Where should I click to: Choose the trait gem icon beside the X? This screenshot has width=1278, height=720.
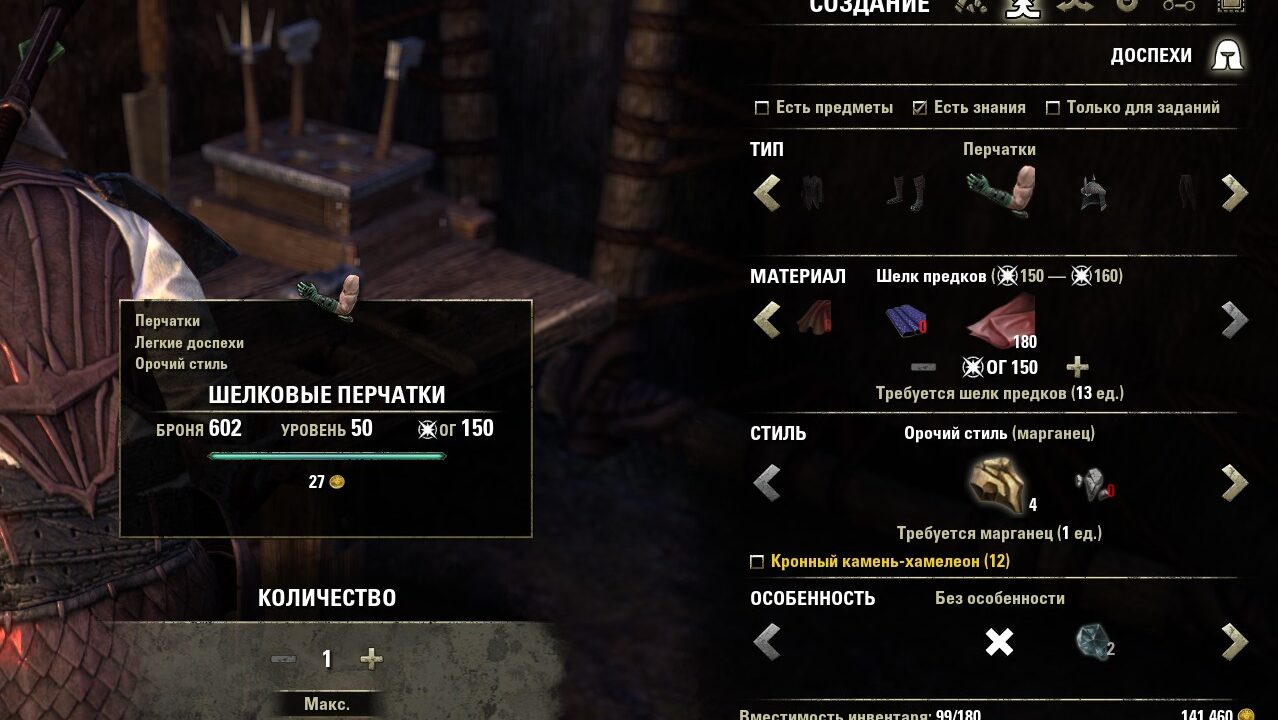pyautogui.click(x=1093, y=641)
